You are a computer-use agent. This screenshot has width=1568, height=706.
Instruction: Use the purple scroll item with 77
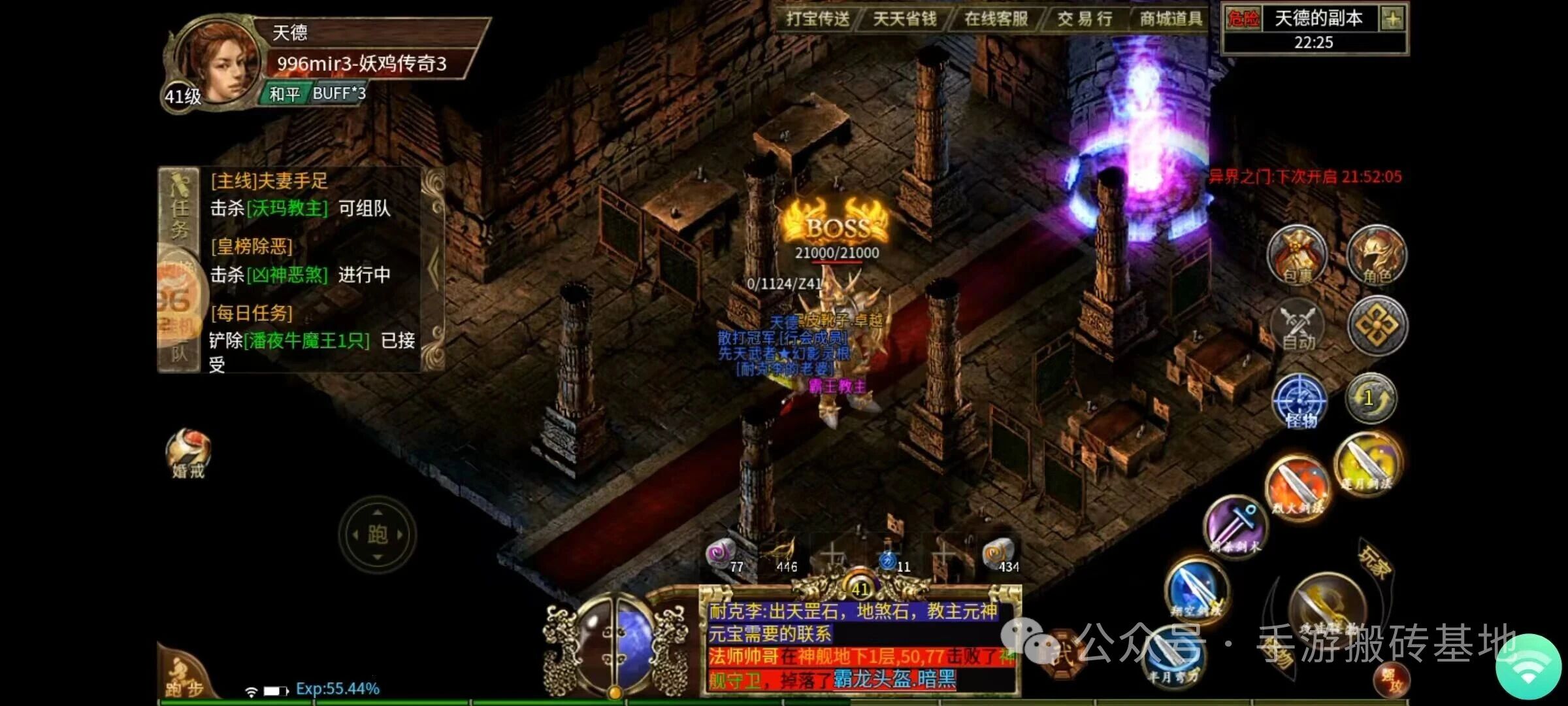[x=723, y=556]
